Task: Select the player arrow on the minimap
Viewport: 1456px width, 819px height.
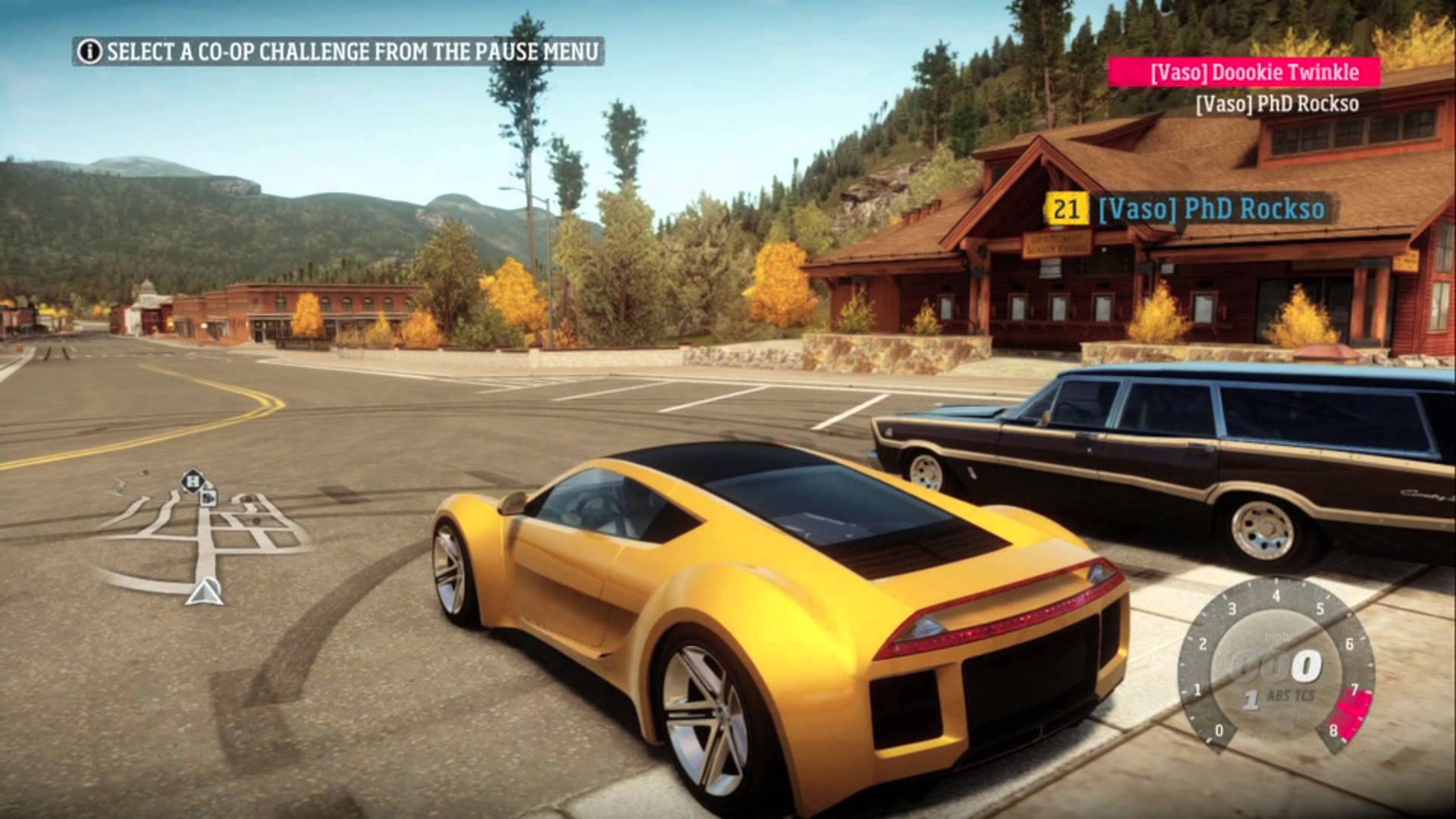Action: click(x=203, y=592)
